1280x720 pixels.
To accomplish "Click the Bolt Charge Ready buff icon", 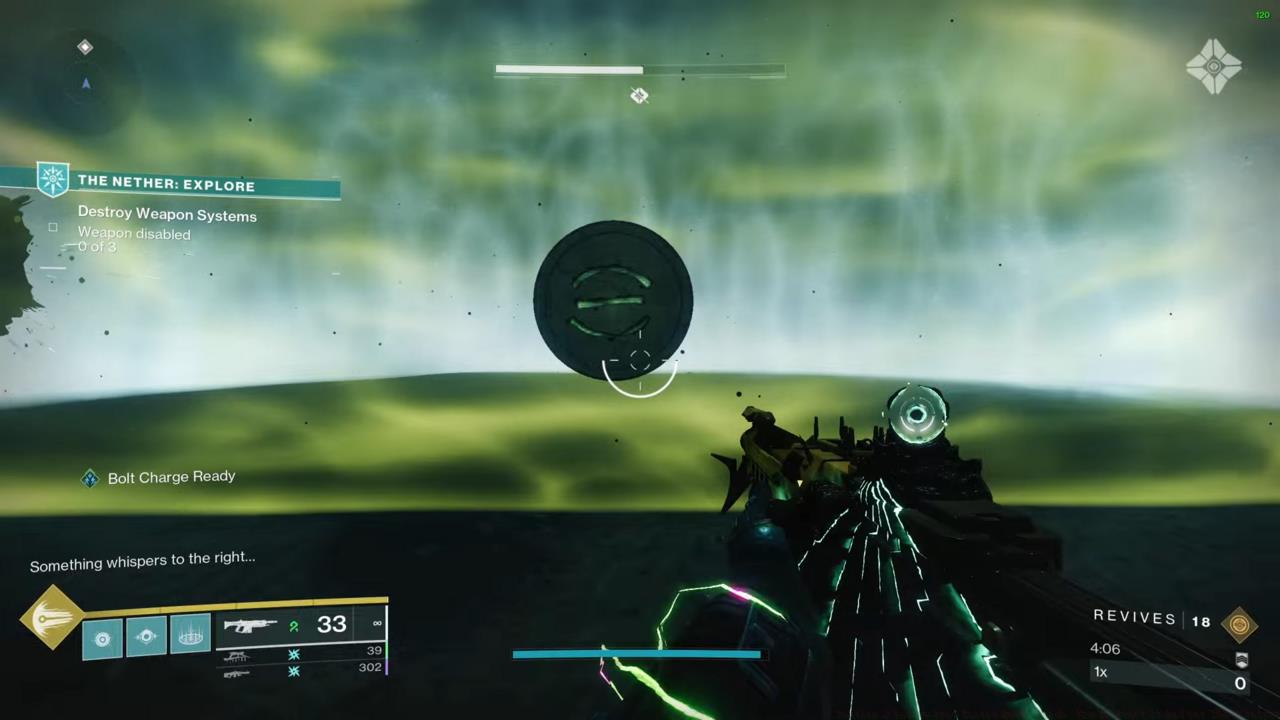I will [90, 477].
